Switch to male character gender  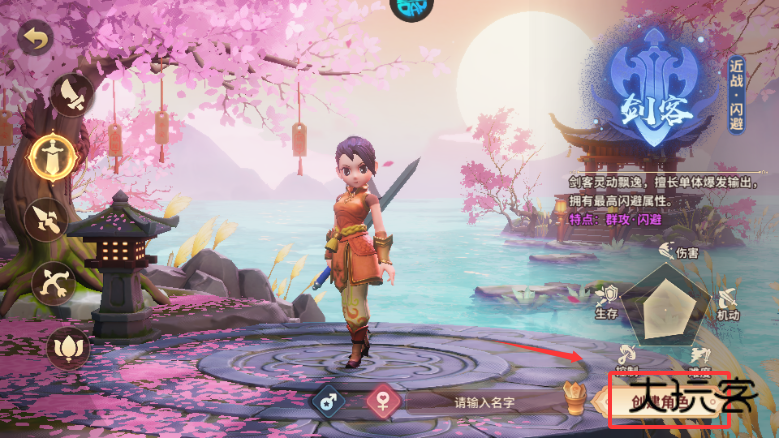pyautogui.click(x=328, y=402)
